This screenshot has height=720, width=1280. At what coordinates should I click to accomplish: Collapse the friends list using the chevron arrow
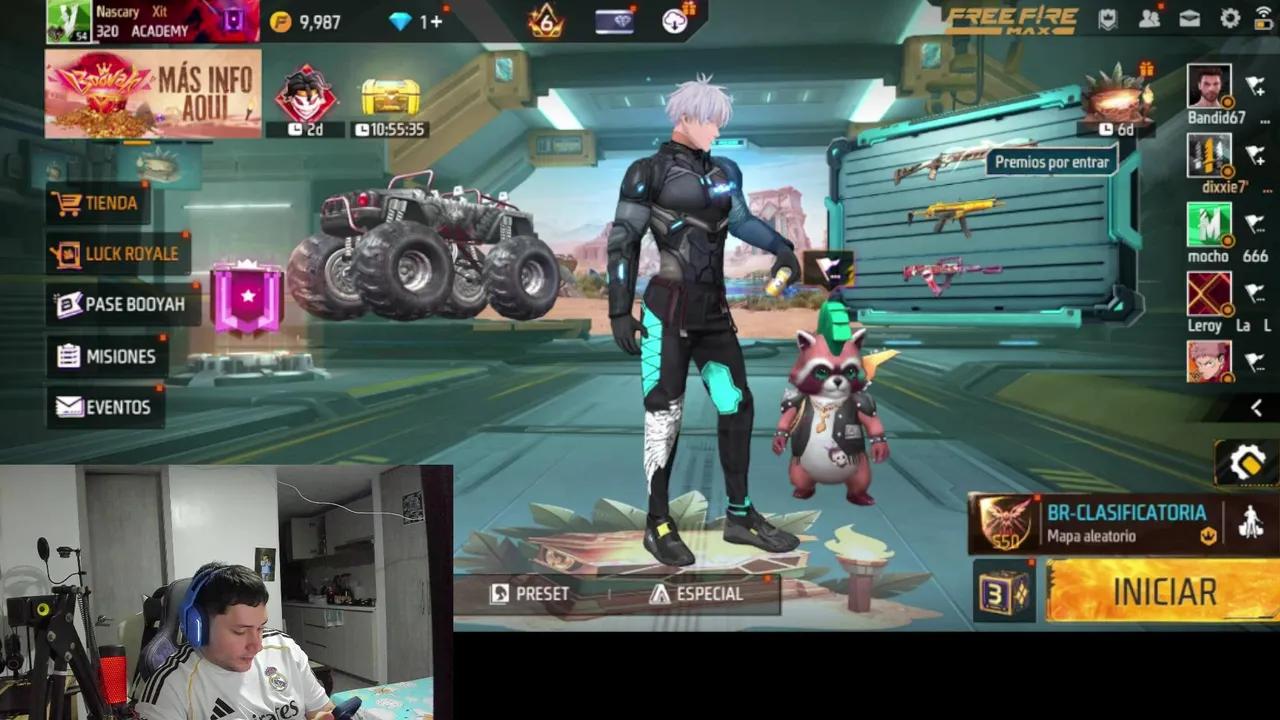pos(1256,408)
